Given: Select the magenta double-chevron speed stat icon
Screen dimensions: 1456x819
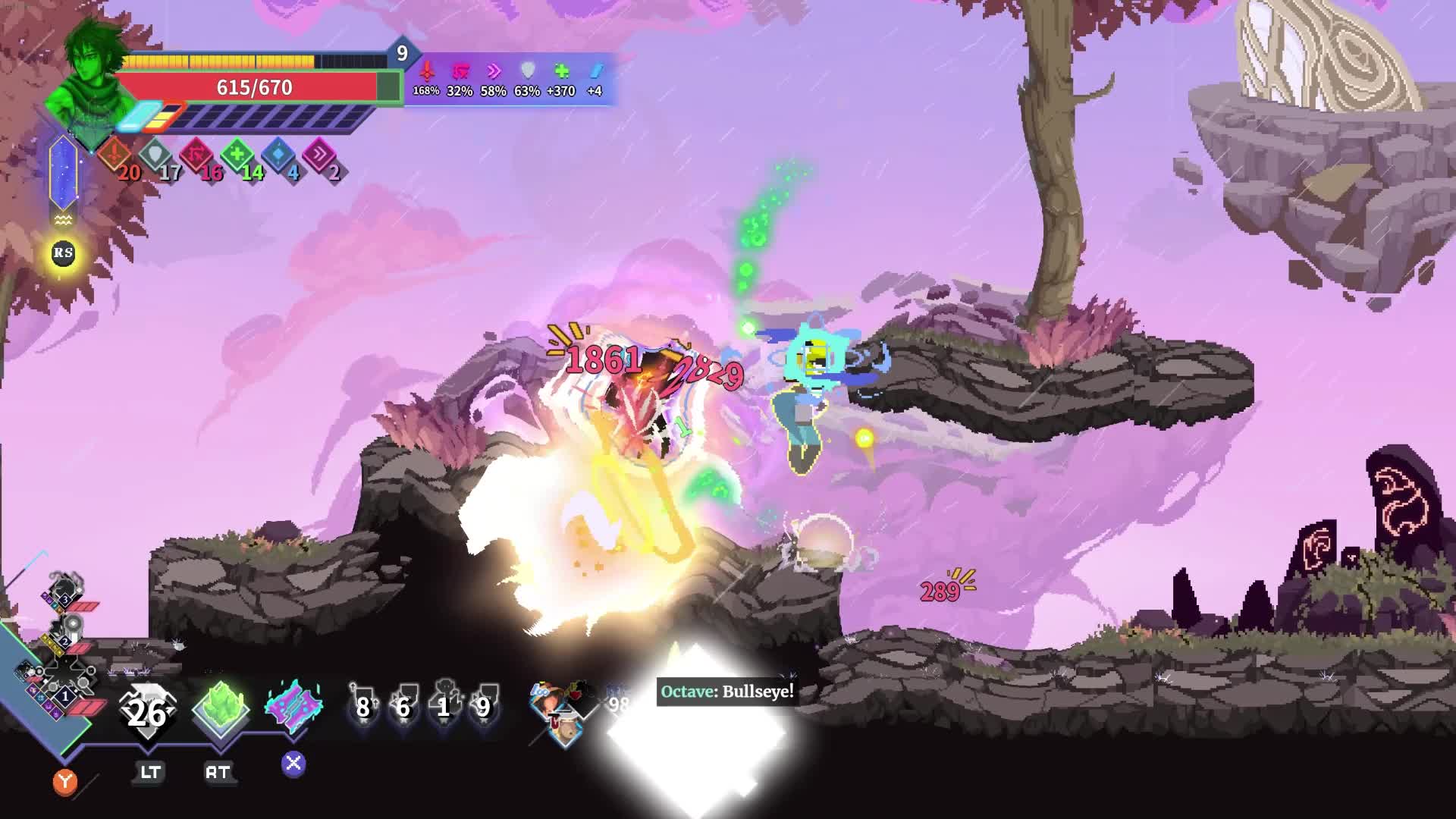Looking at the screenshot, I should point(319,155).
